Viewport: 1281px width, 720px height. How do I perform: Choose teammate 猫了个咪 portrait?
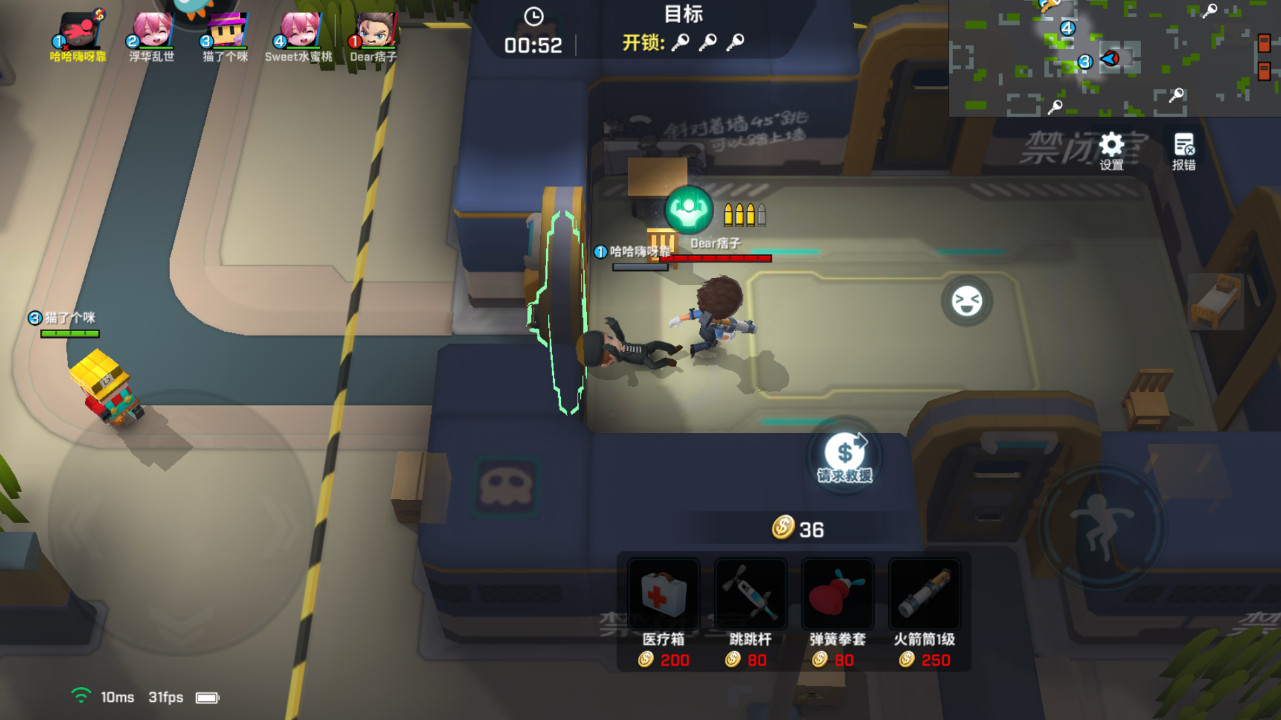226,30
